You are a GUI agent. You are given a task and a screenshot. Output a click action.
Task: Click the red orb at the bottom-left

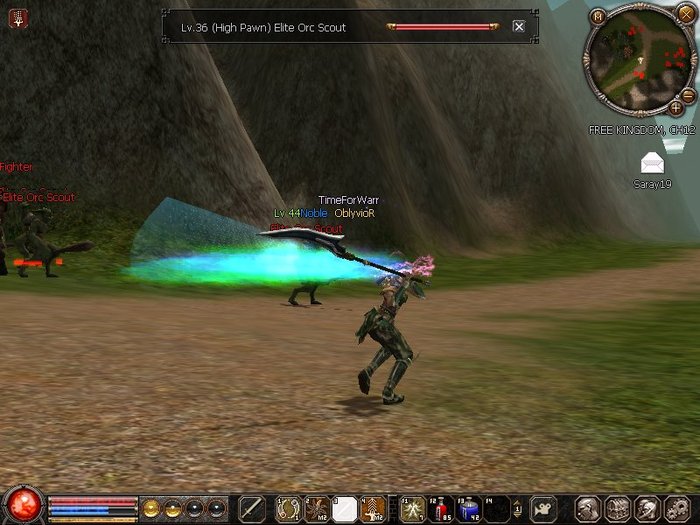tap(22, 506)
